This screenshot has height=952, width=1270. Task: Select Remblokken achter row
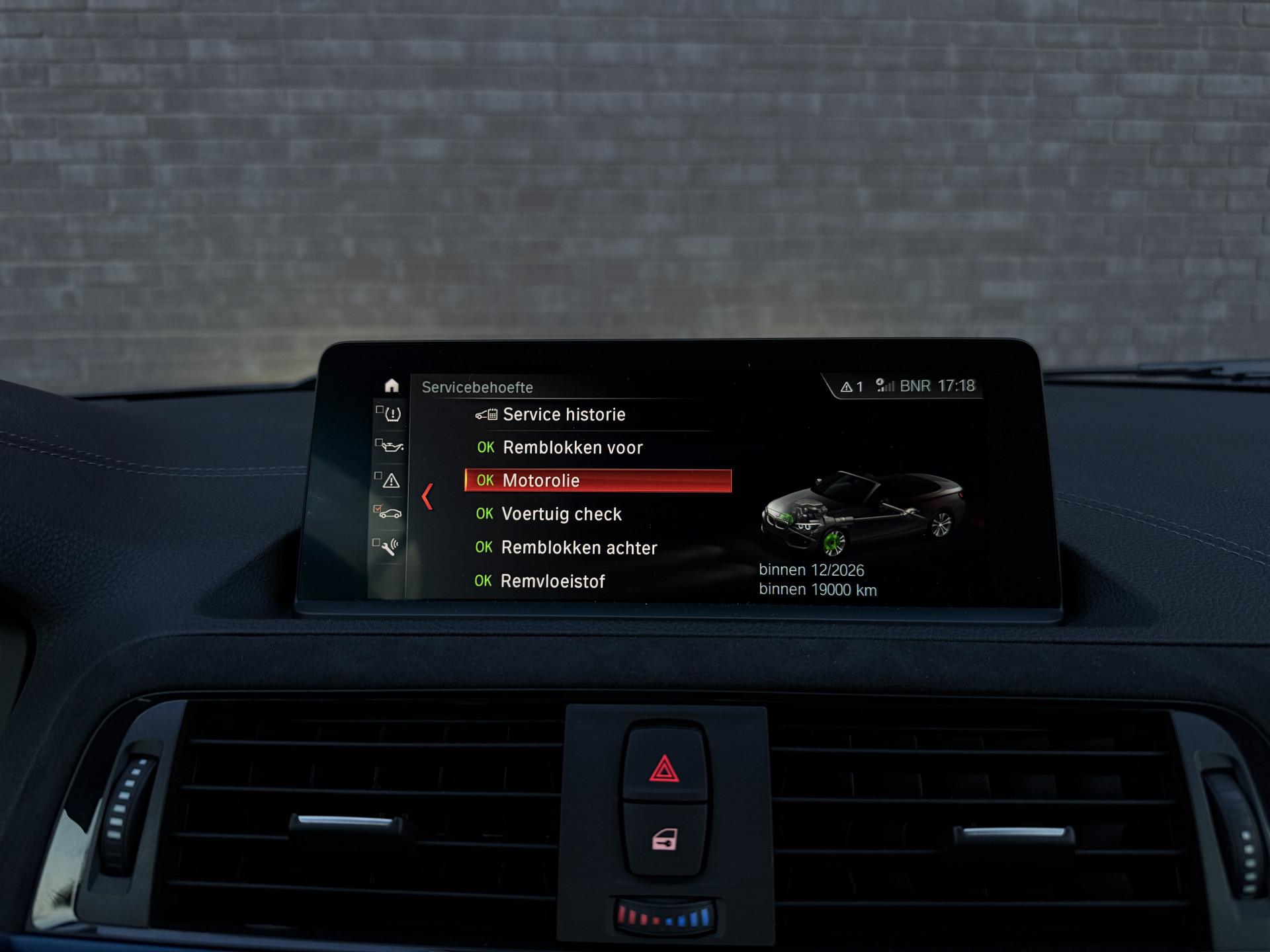coord(578,547)
